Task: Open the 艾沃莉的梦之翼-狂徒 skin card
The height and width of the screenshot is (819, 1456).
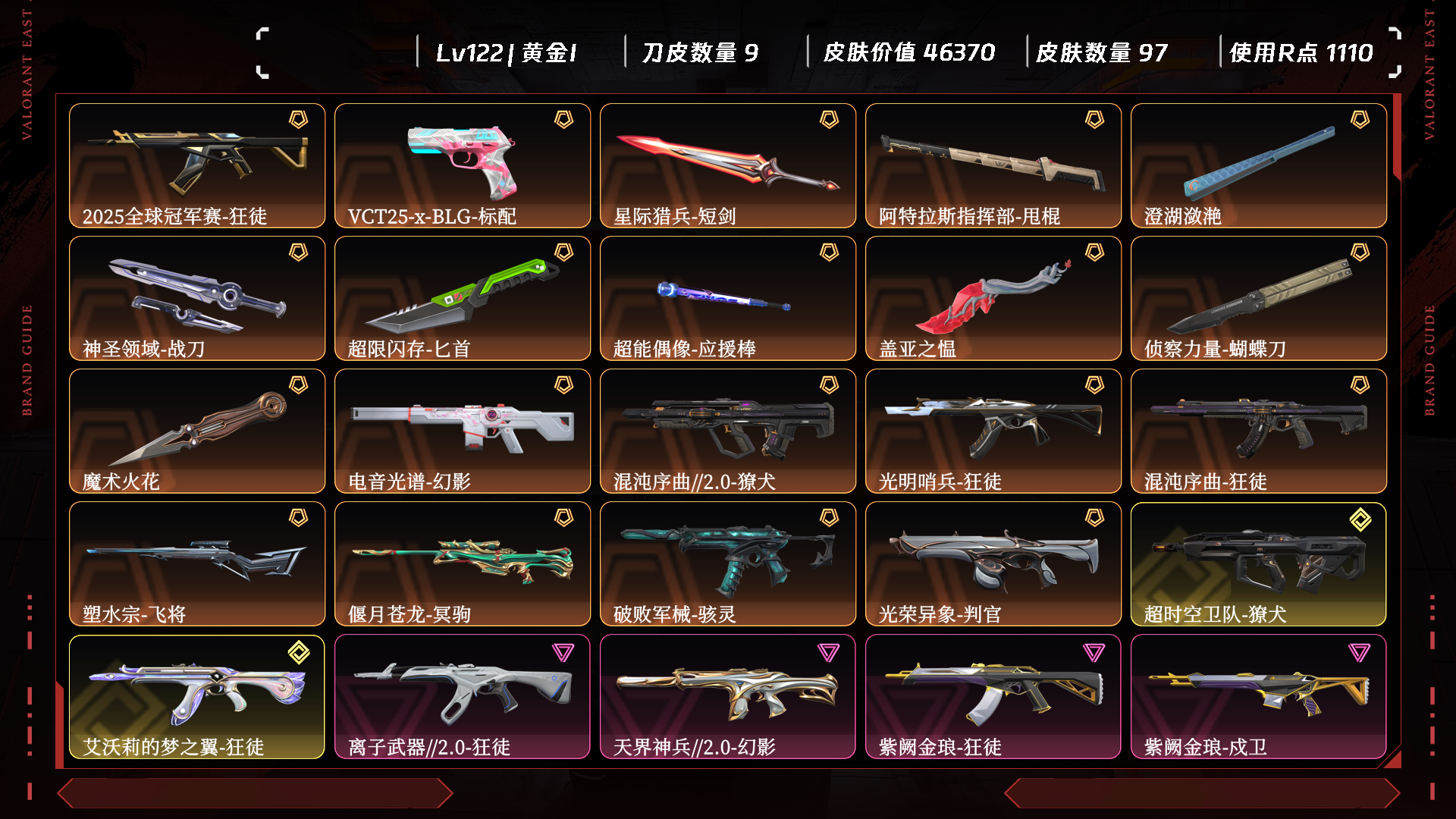Action: pyautogui.click(x=197, y=696)
